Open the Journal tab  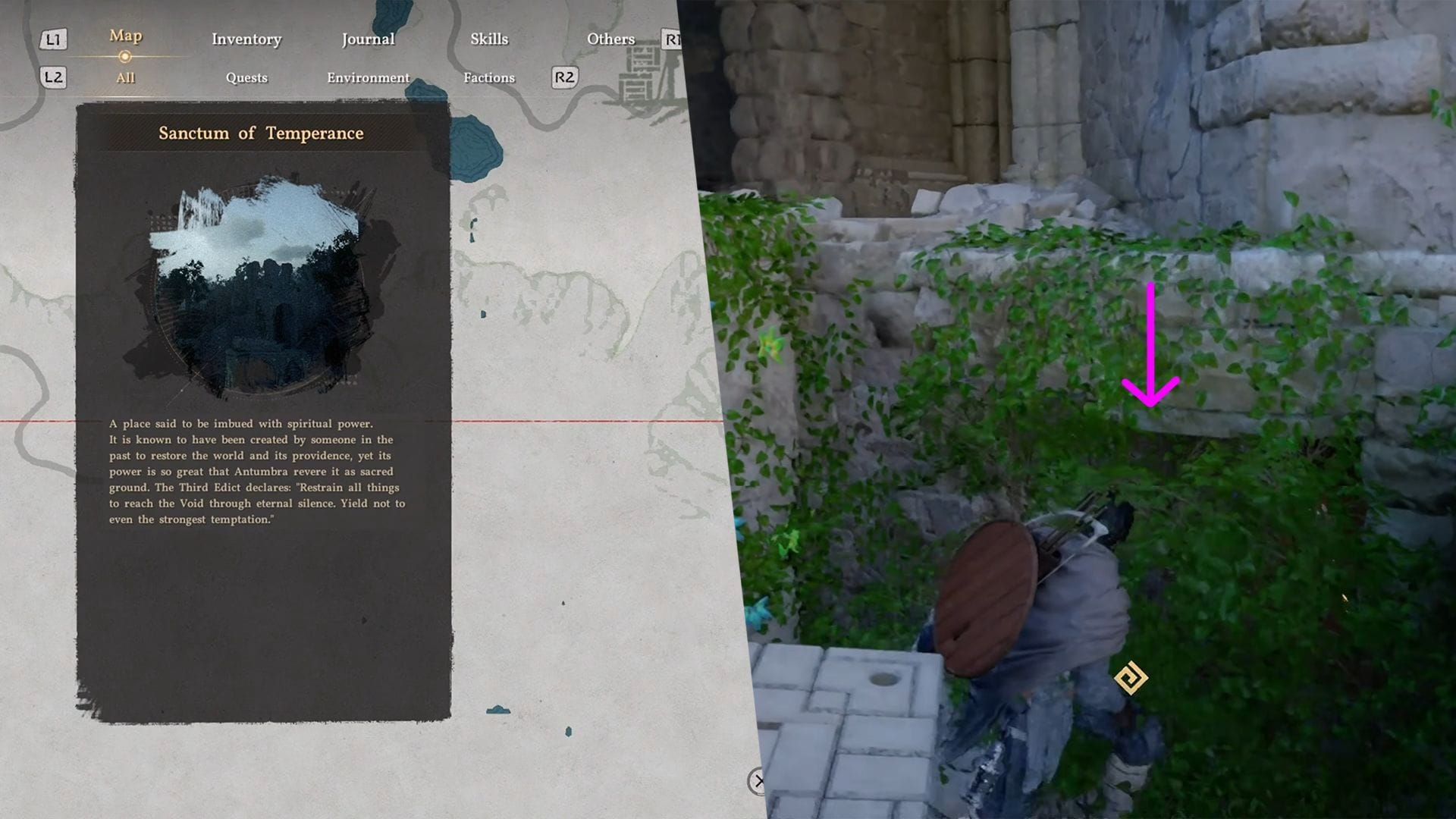tap(368, 39)
